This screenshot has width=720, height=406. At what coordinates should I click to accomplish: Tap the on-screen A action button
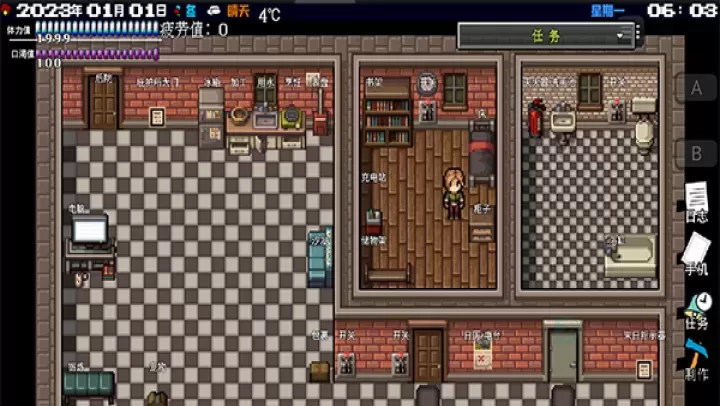click(x=697, y=87)
